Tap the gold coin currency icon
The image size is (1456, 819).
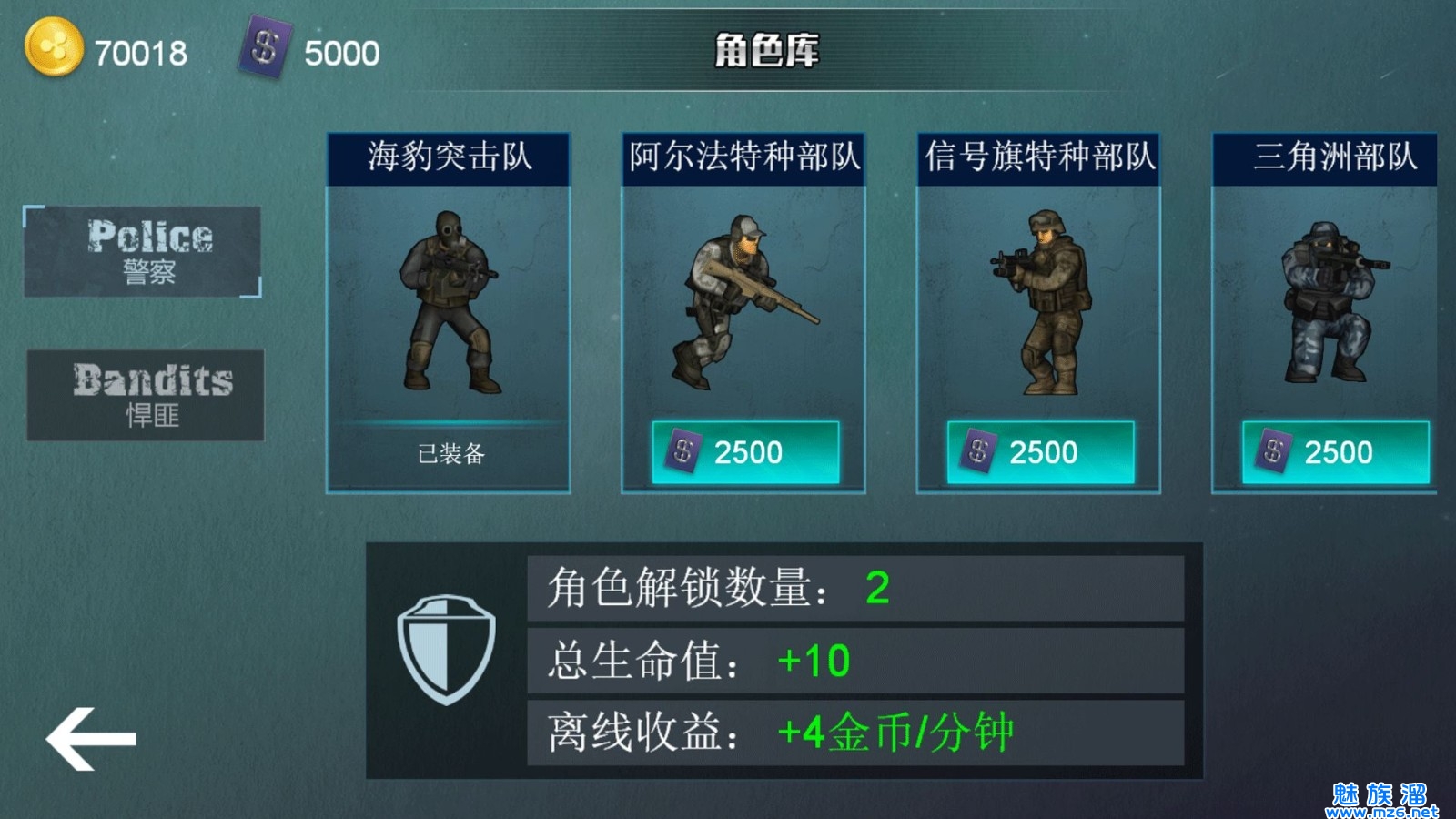(x=53, y=47)
